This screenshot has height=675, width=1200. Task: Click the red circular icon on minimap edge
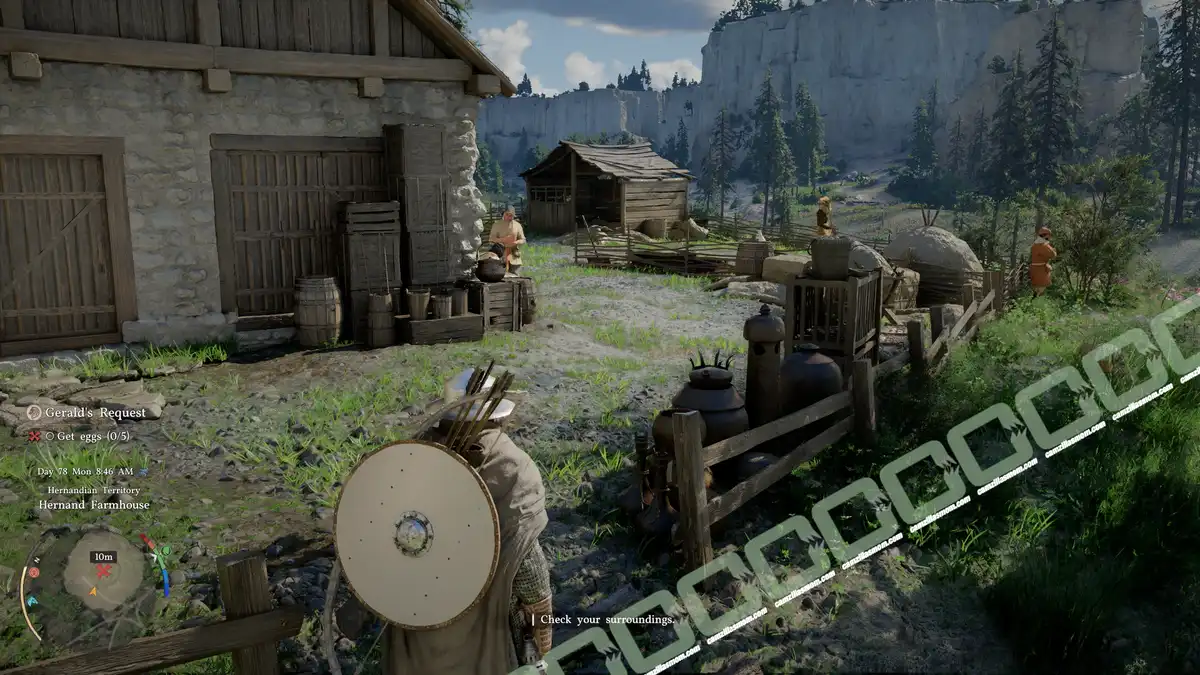33,572
